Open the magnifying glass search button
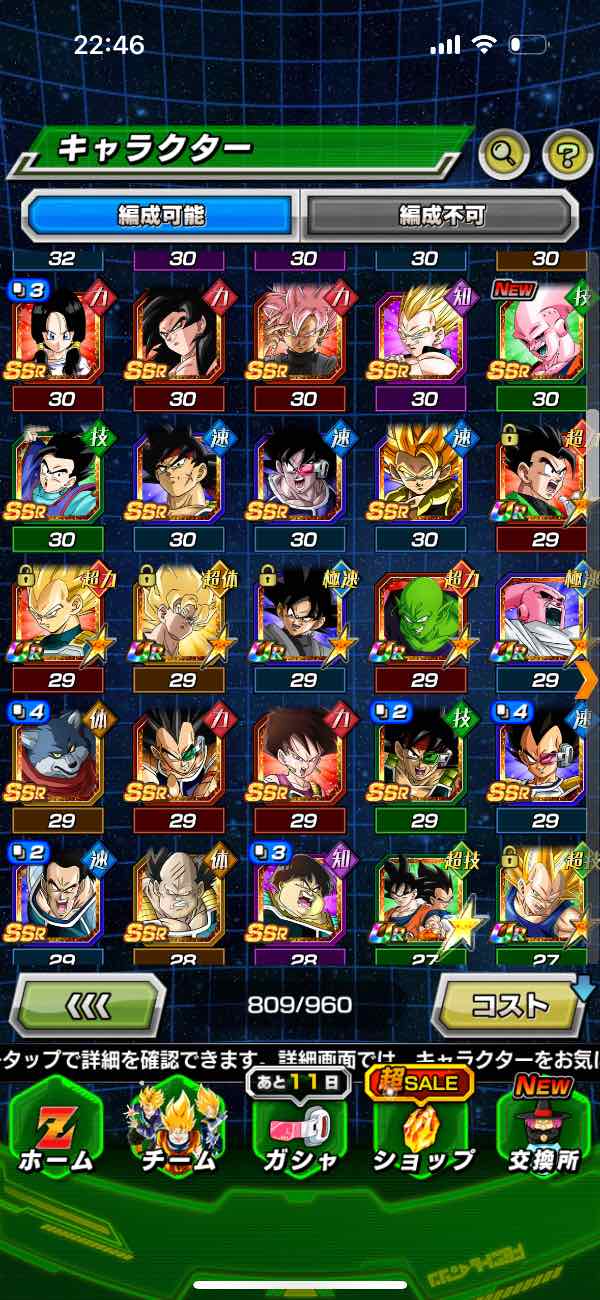Image resolution: width=600 pixels, height=1300 pixels. 504,154
